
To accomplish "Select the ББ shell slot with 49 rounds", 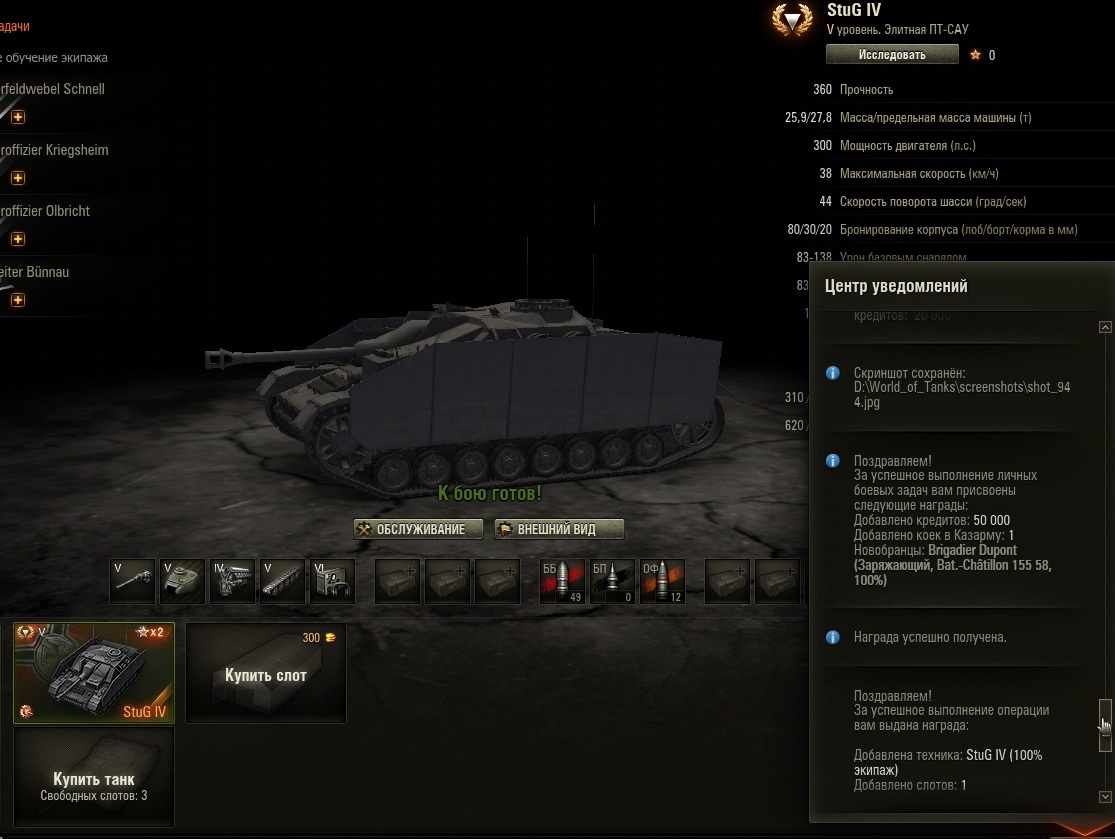I will click(x=562, y=581).
